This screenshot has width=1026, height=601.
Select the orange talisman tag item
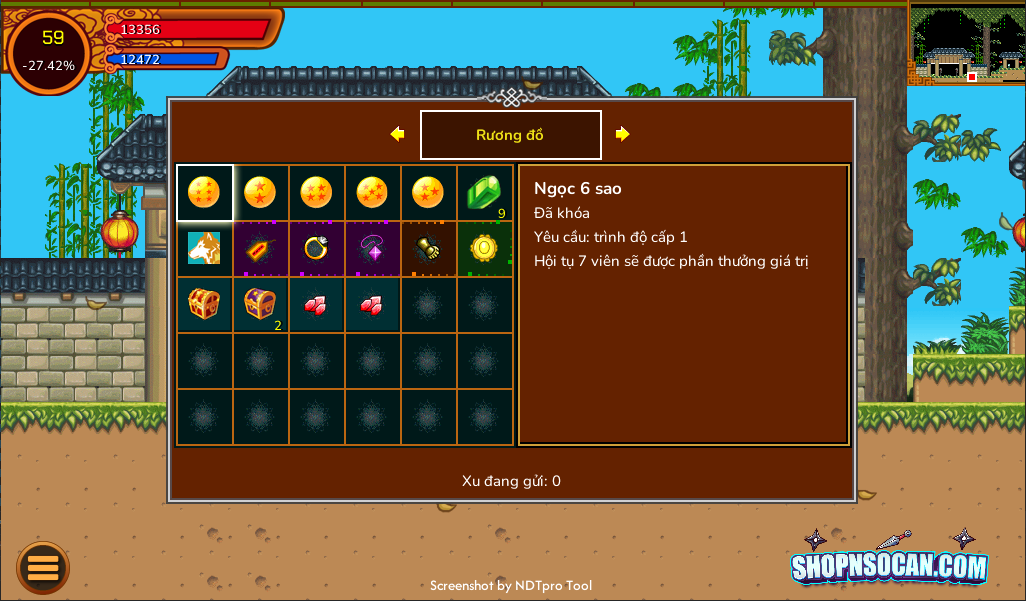click(261, 249)
